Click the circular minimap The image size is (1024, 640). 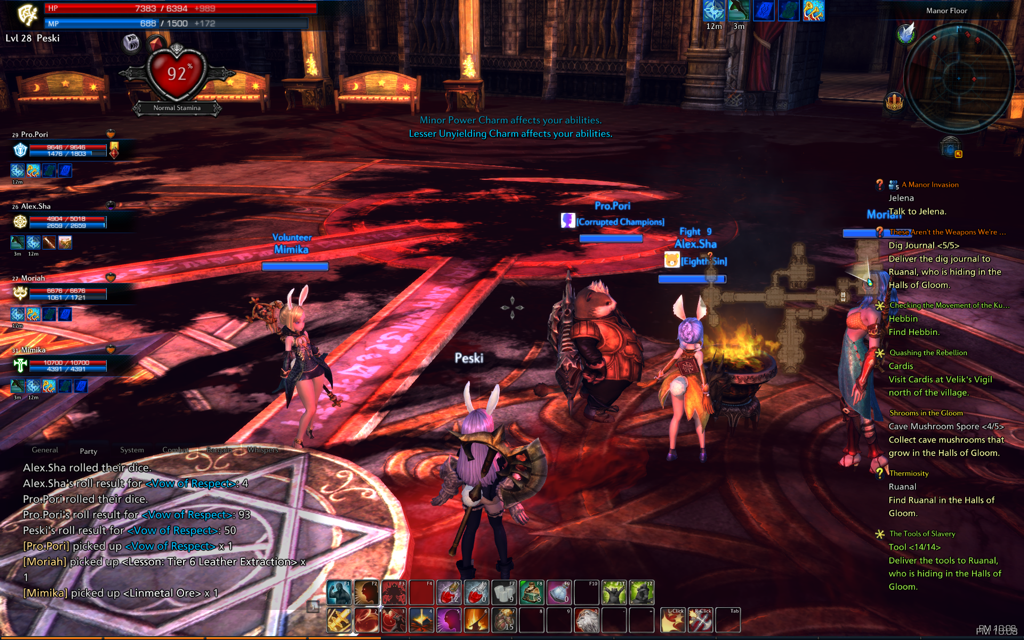(x=957, y=77)
